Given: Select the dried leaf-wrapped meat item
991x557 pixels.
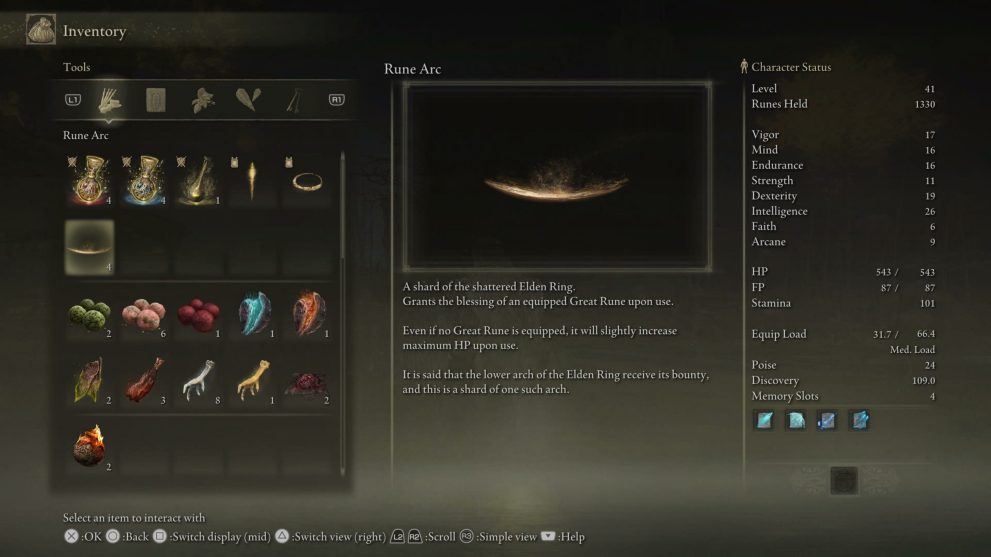Looking at the screenshot, I should 89,380.
